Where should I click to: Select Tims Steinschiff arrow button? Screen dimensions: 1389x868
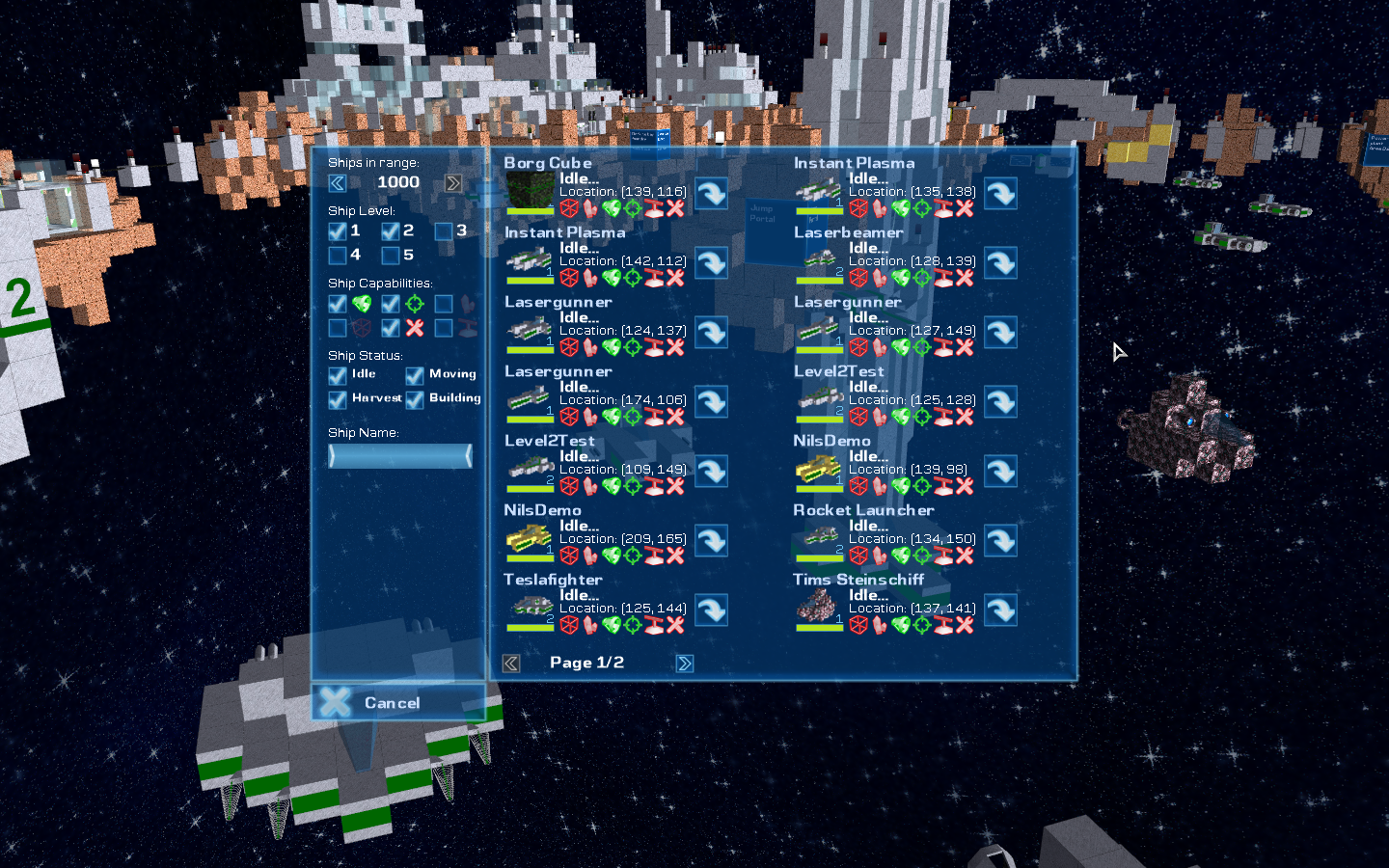[1001, 610]
